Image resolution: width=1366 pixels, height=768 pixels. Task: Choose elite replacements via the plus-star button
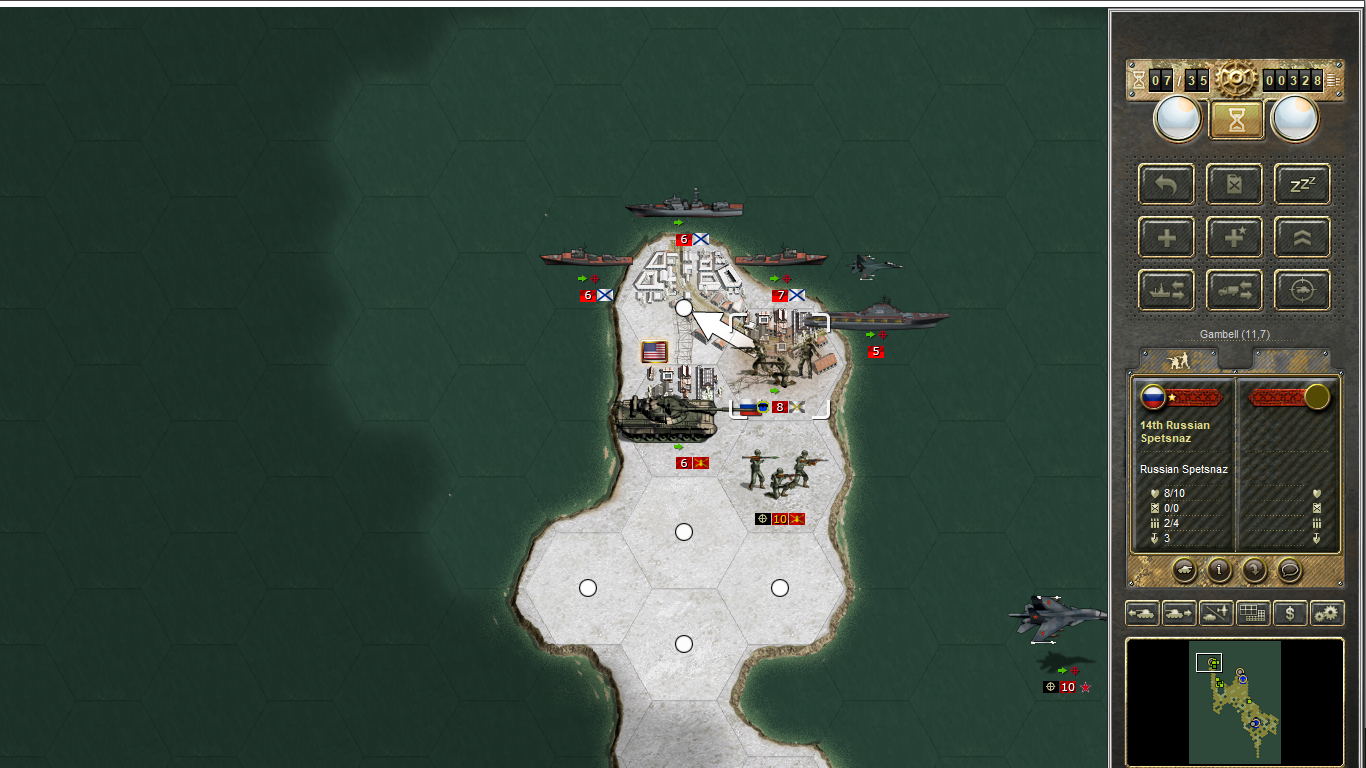click(1234, 237)
